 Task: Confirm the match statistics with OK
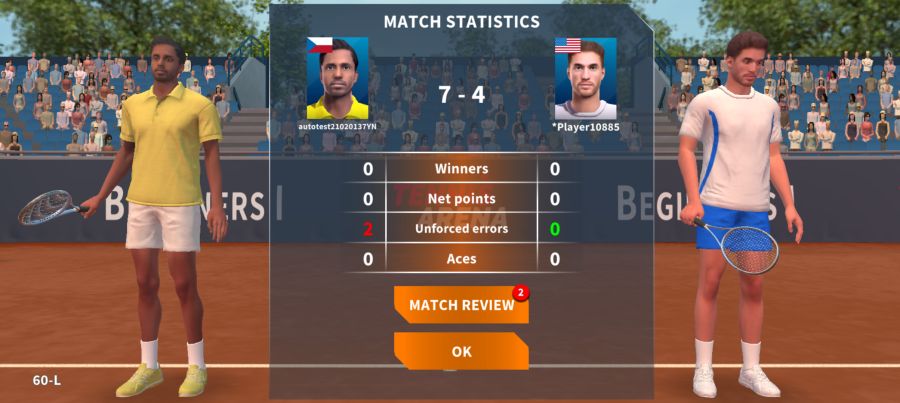[461, 351]
